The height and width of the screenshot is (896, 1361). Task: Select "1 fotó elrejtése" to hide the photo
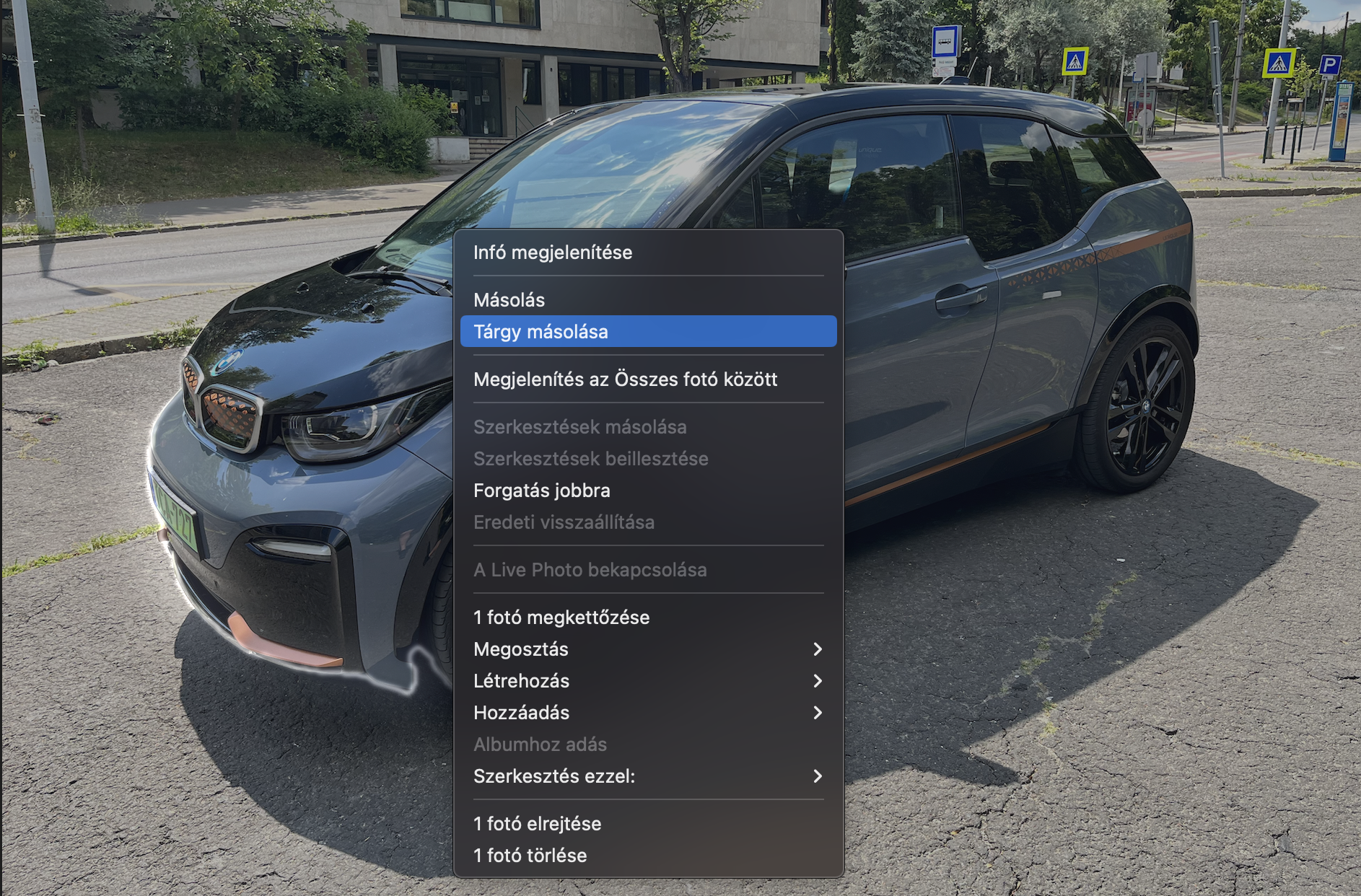click(x=538, y=824)
